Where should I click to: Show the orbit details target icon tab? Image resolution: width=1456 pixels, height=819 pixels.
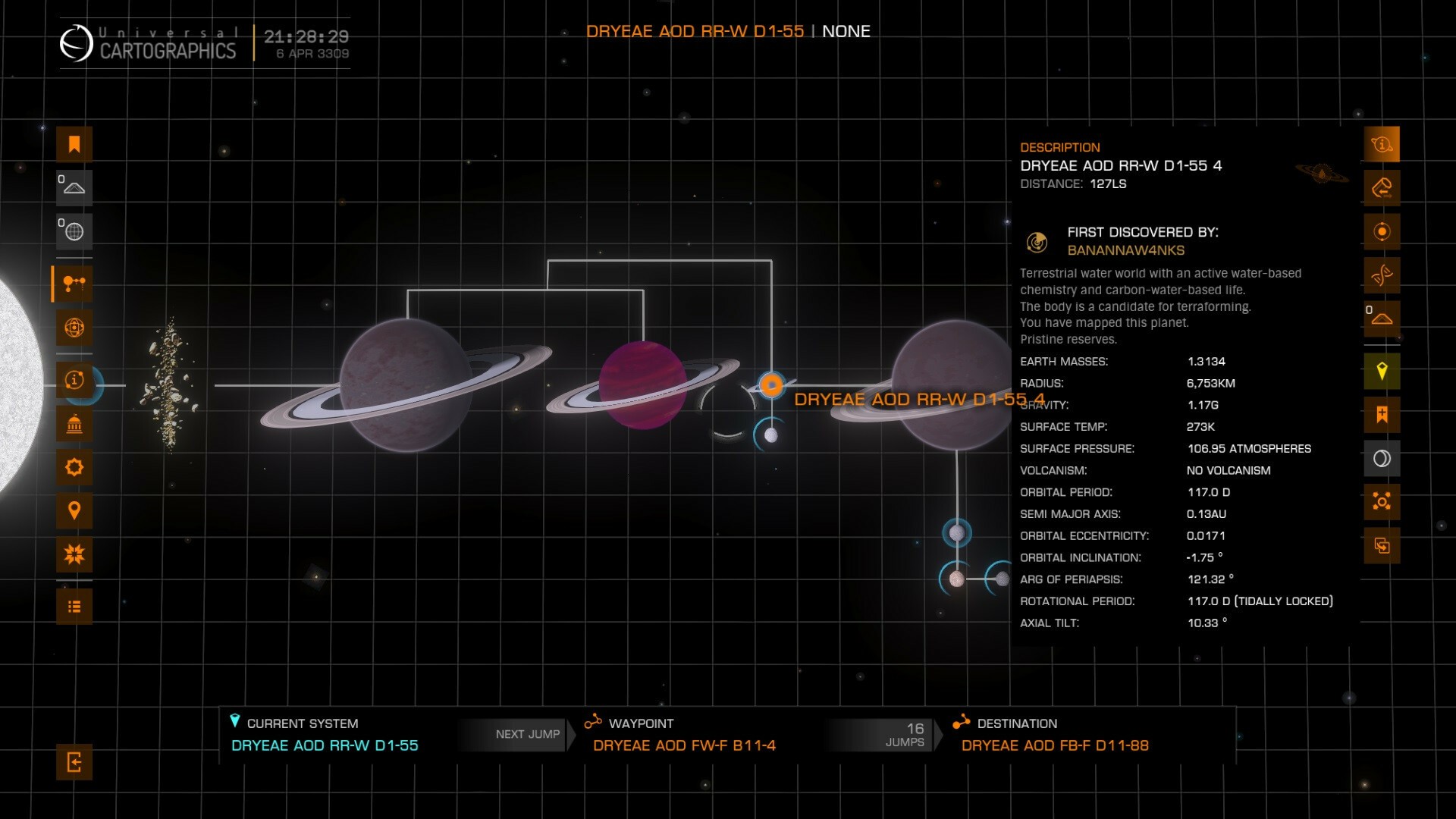click(x=1382, y=232)
